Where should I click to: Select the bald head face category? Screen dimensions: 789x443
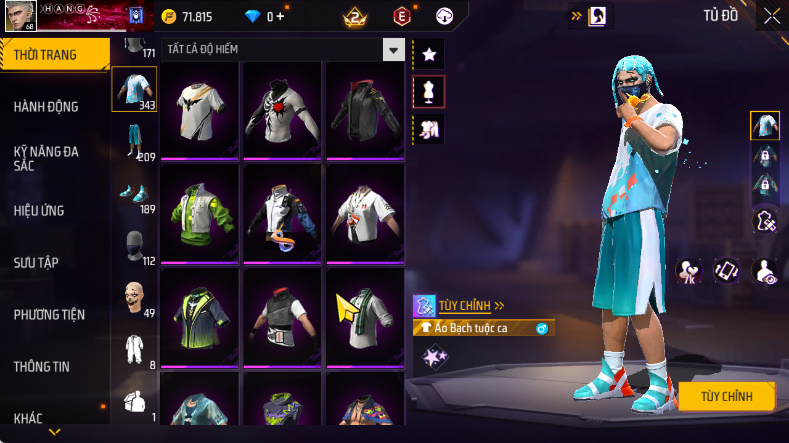[x=134, y=297]
